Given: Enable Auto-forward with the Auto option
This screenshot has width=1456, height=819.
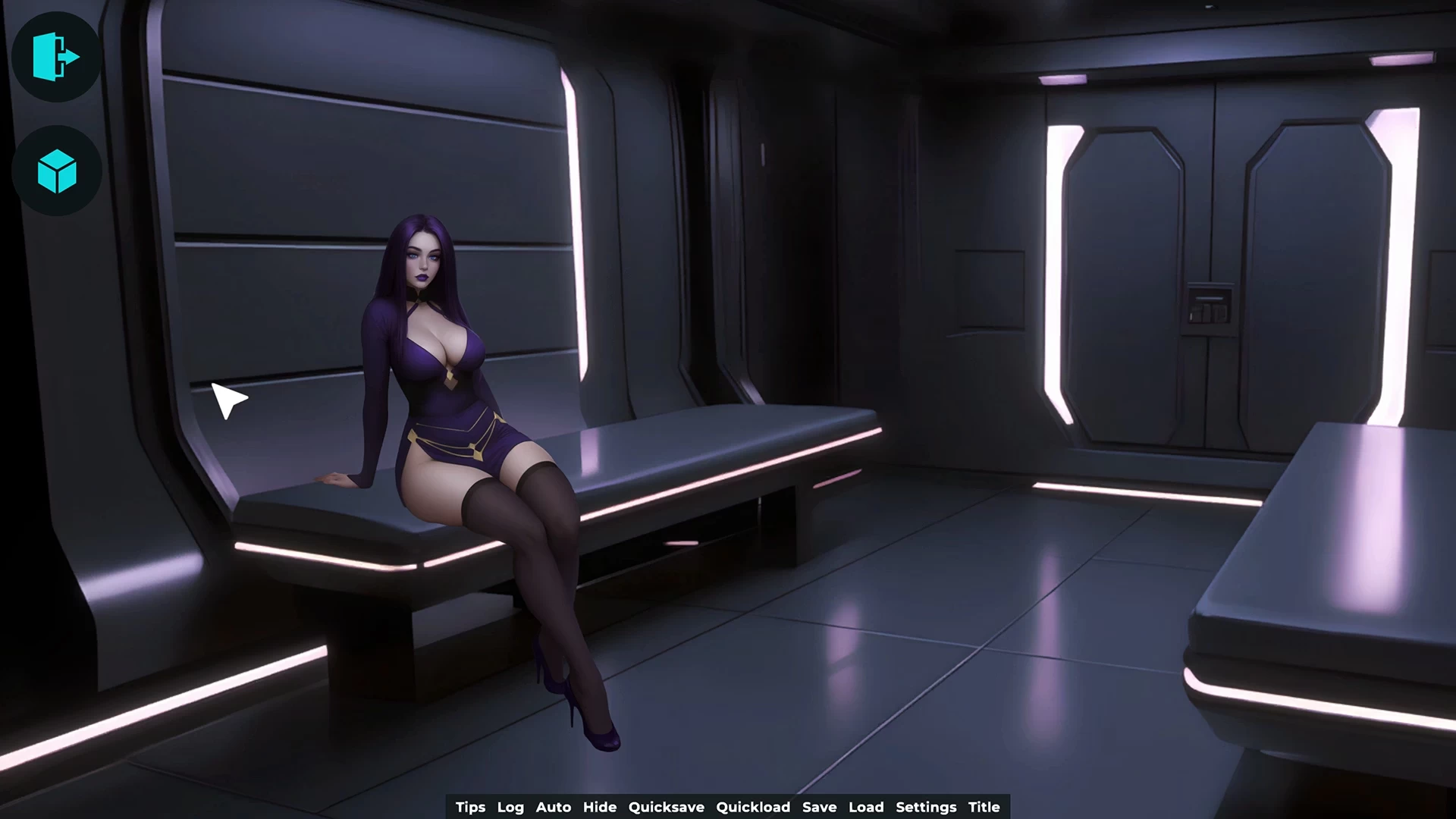Looking at the screenshot, I should [553, 807].
